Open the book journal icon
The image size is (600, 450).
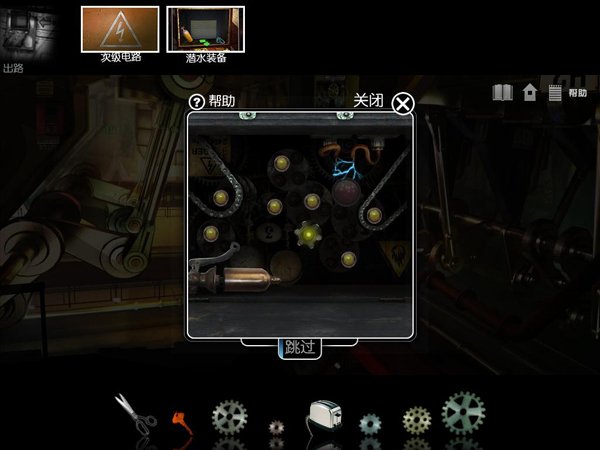(503, 93)
